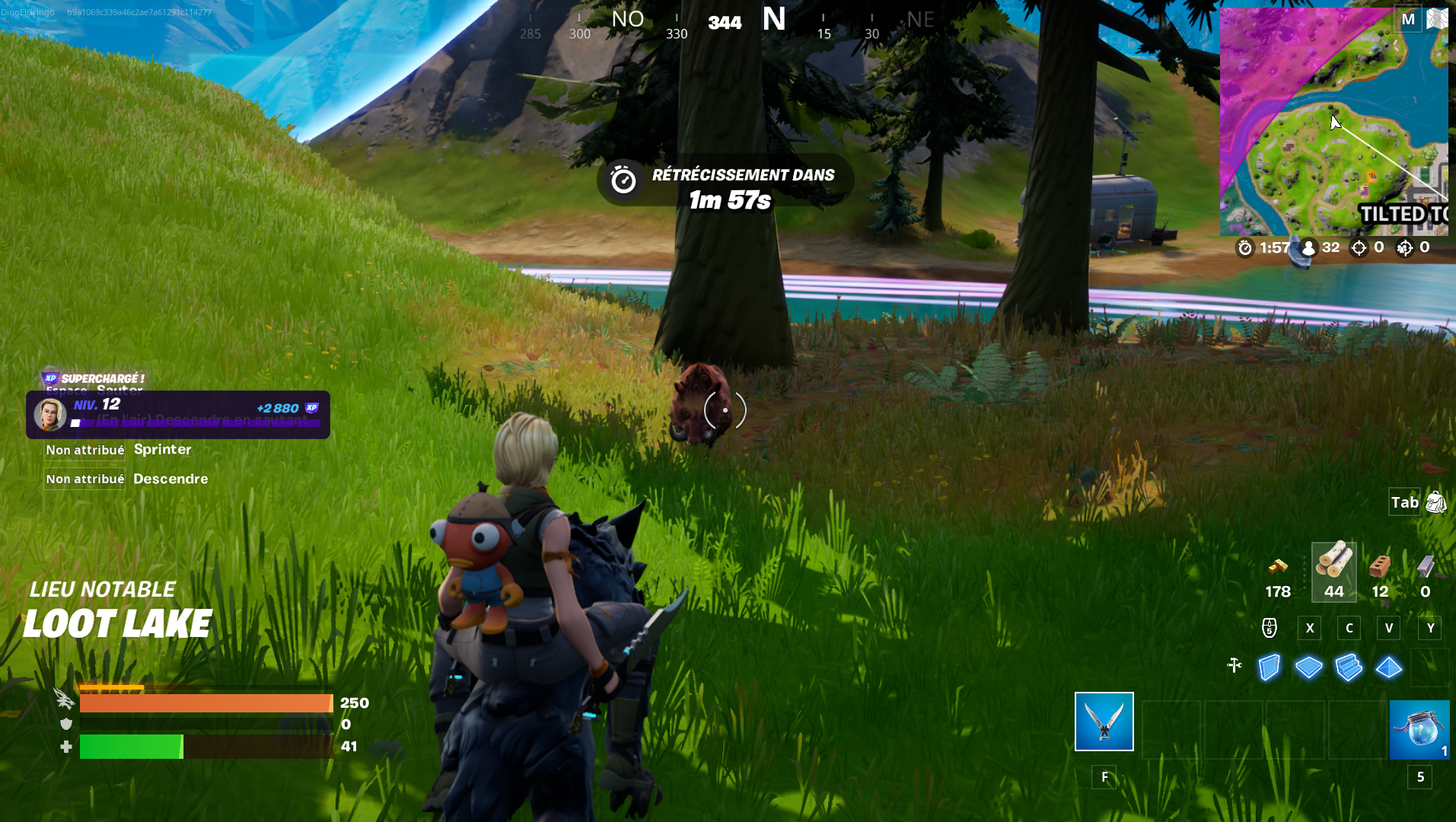Click the backpack icon next to Tab

[1435, 502]
